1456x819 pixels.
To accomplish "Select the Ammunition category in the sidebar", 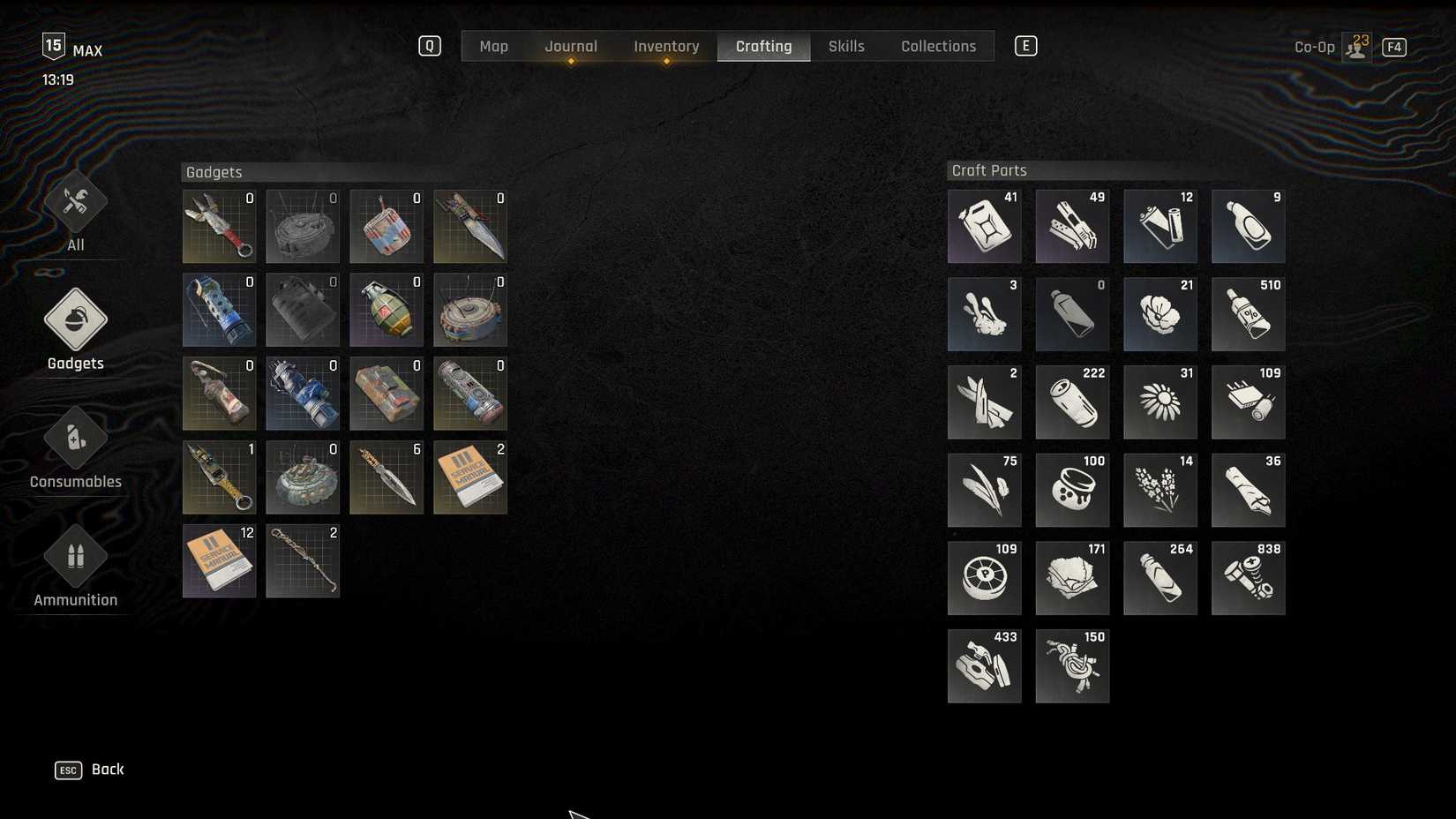I will coord(74,567).
